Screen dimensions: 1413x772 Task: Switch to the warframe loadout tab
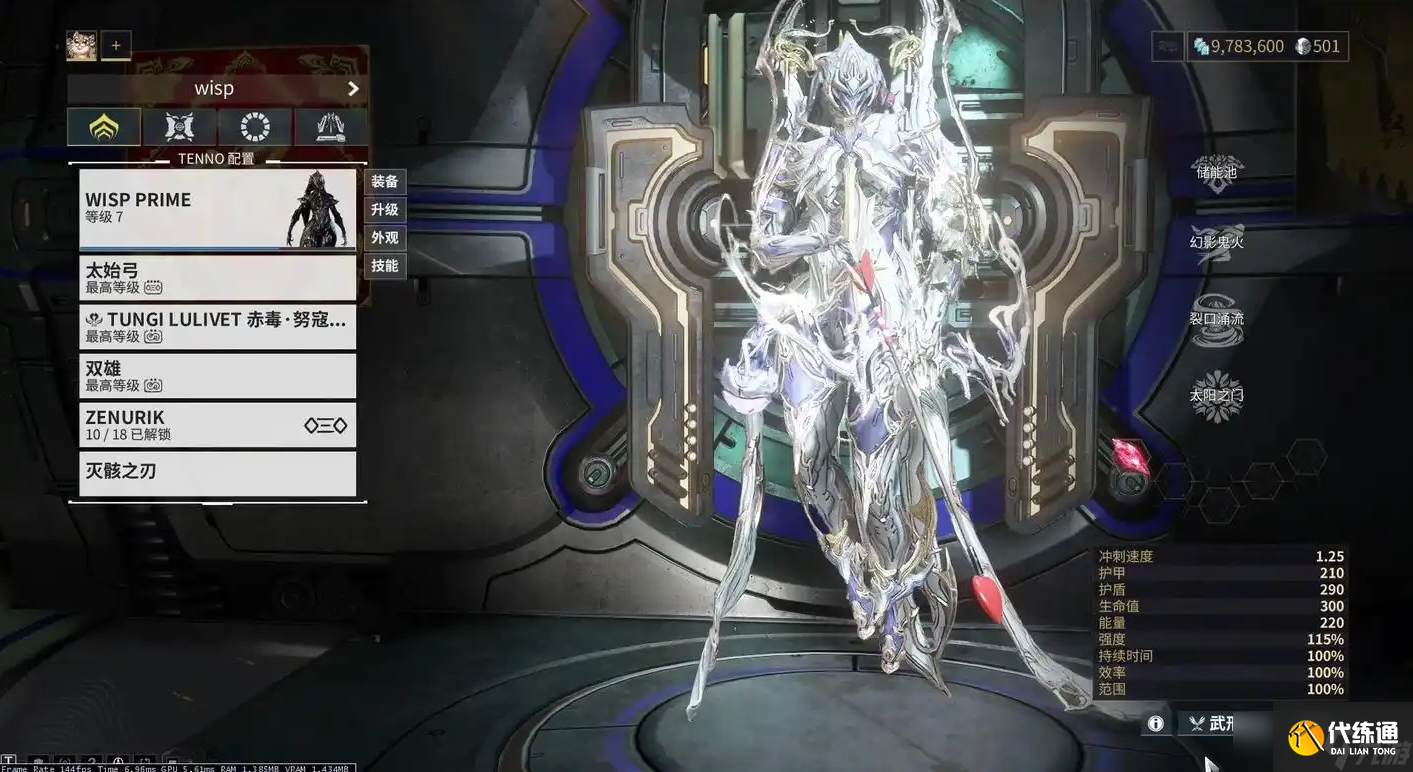[104, 127]
